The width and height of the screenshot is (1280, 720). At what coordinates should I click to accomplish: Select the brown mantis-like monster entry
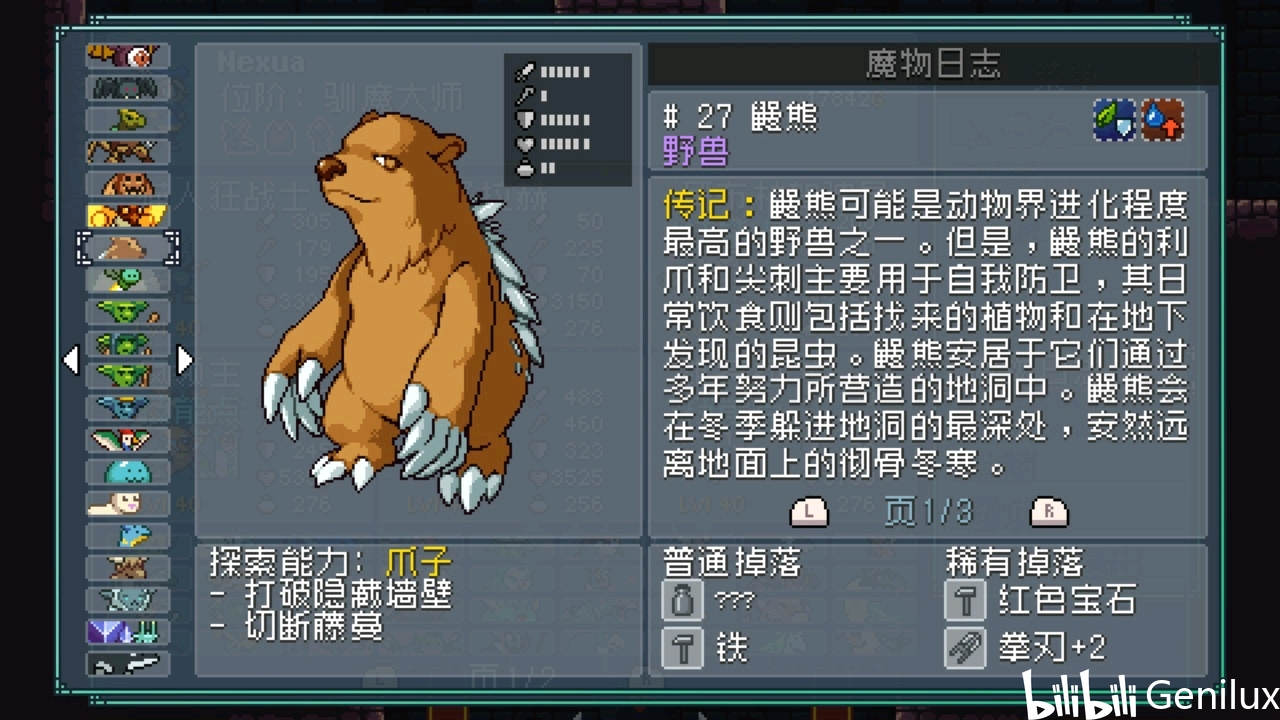128,152
